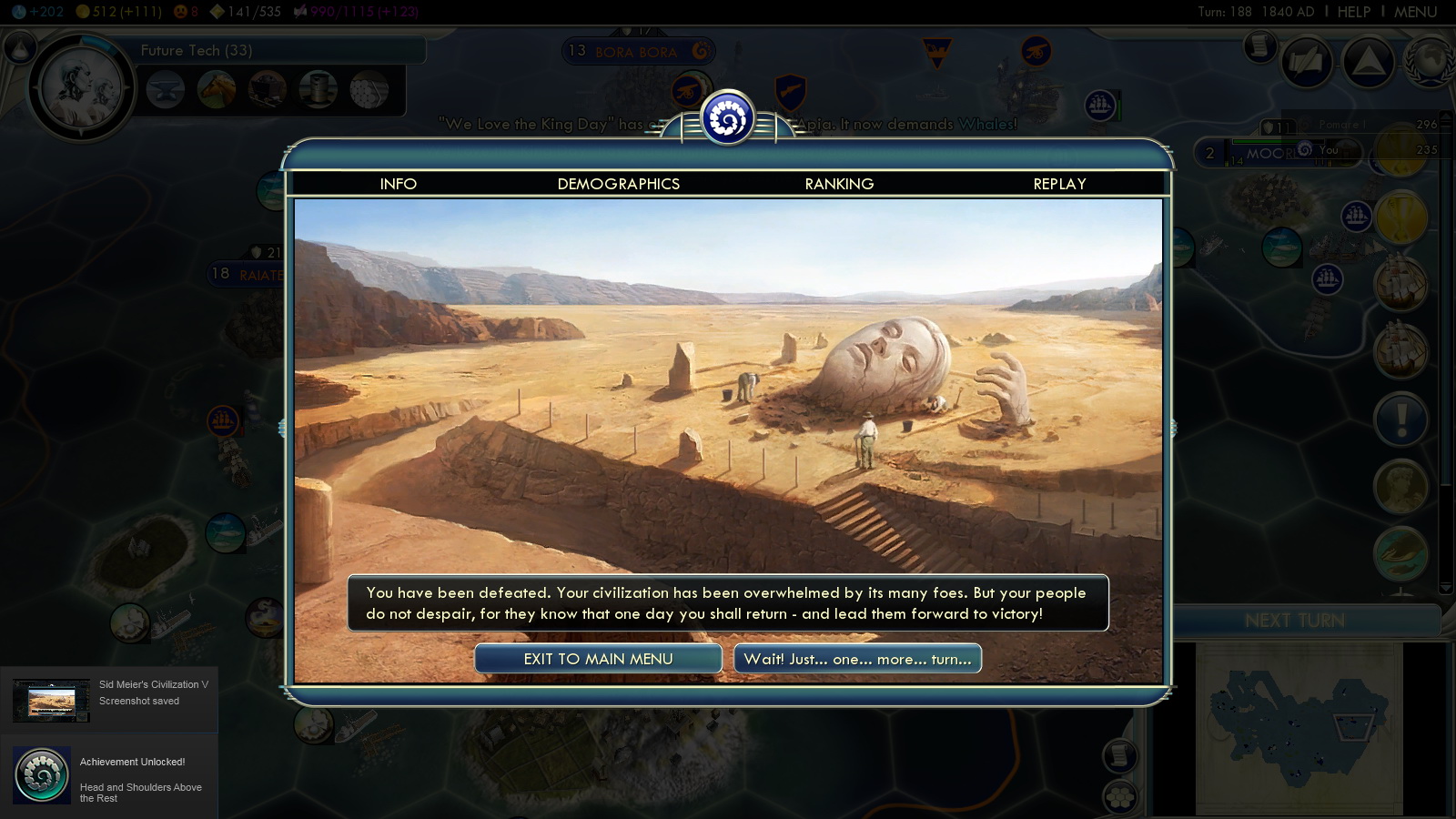
Task: Open the social policies pyramid icon
Action: click(x=1368, y=61)
